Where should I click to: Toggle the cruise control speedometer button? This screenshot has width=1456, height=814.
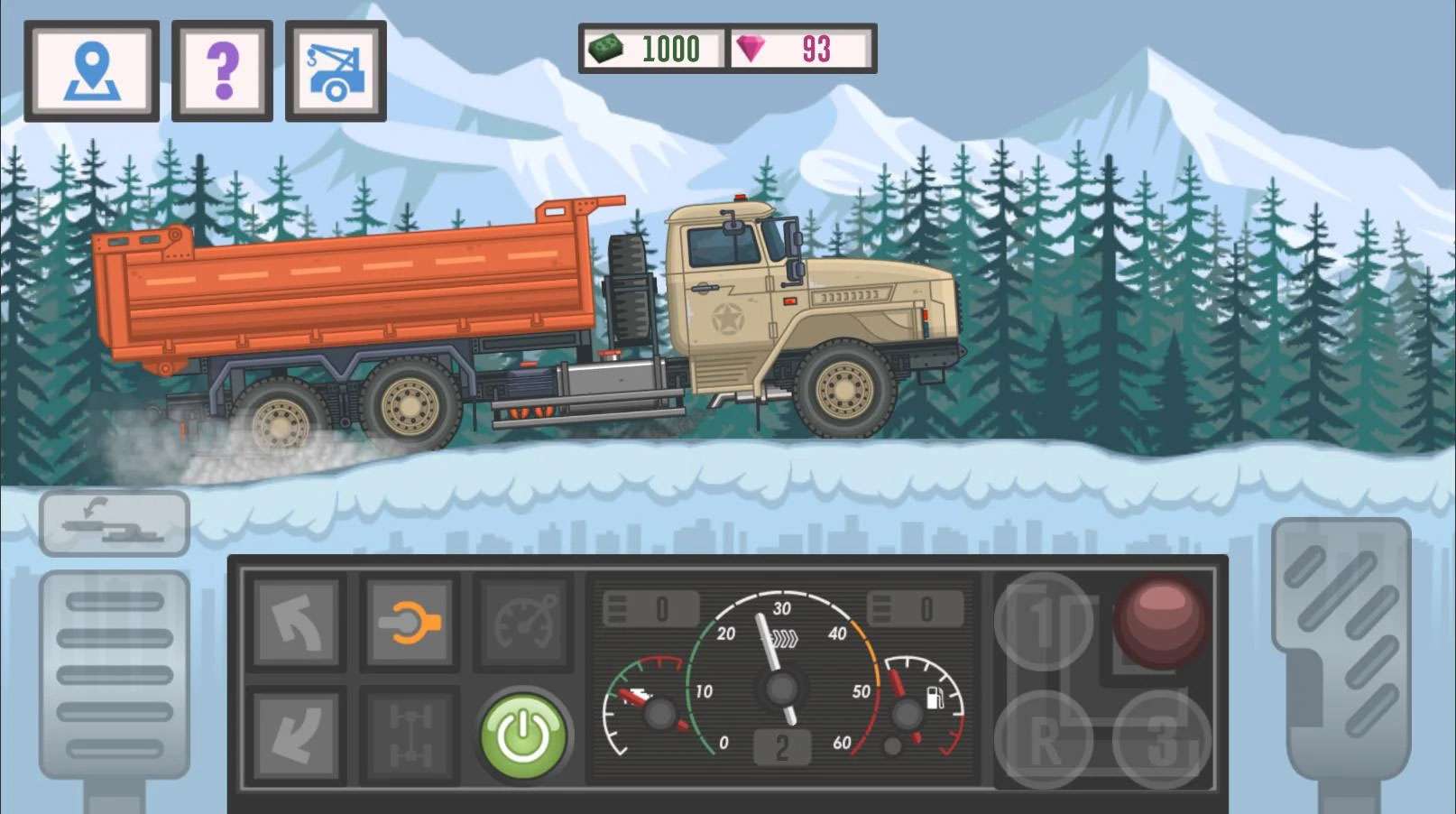[523, 623]
